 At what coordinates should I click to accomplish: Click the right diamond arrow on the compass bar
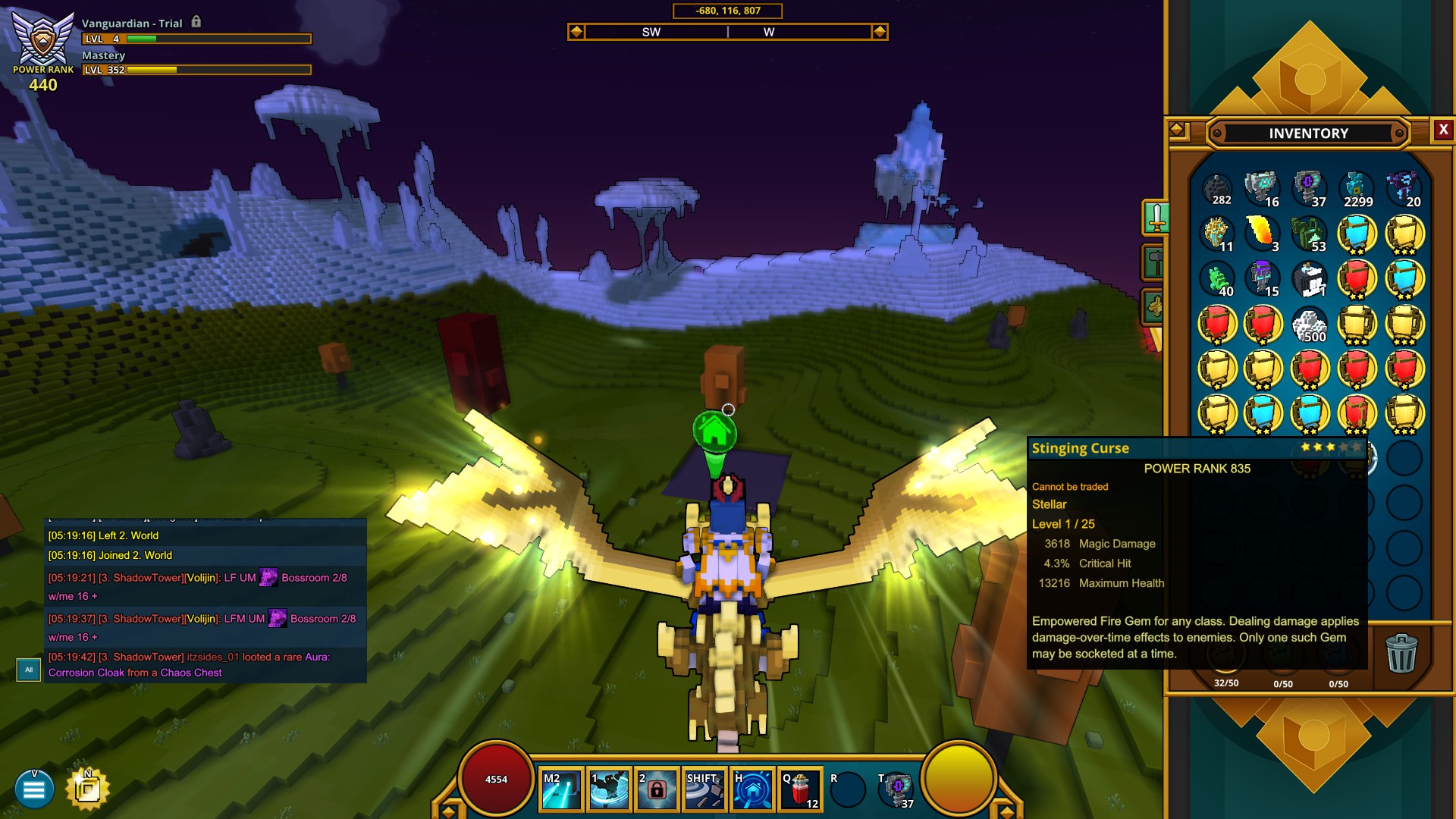pos(879,32)
